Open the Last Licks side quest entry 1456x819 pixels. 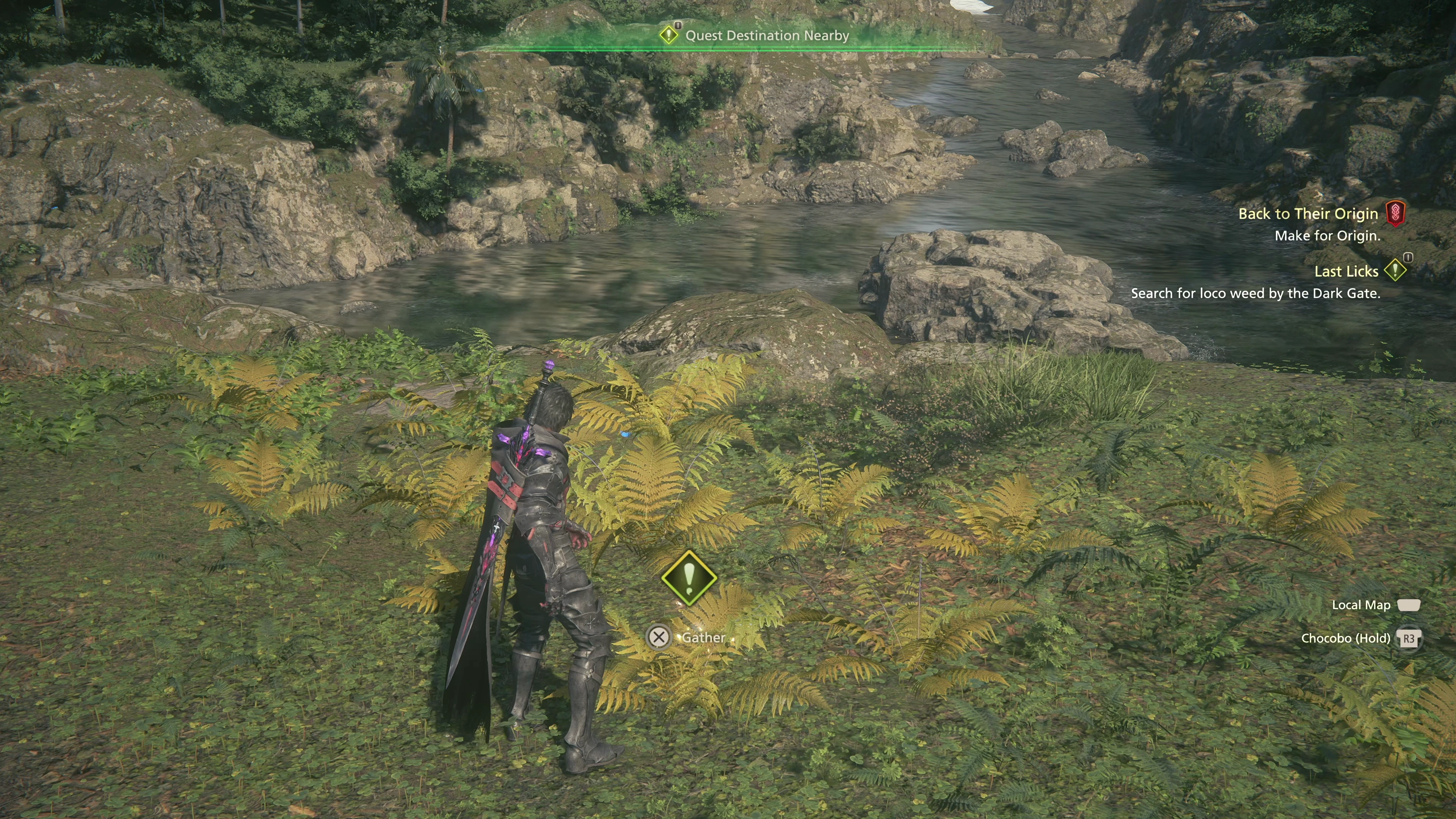pos(1346,272)
